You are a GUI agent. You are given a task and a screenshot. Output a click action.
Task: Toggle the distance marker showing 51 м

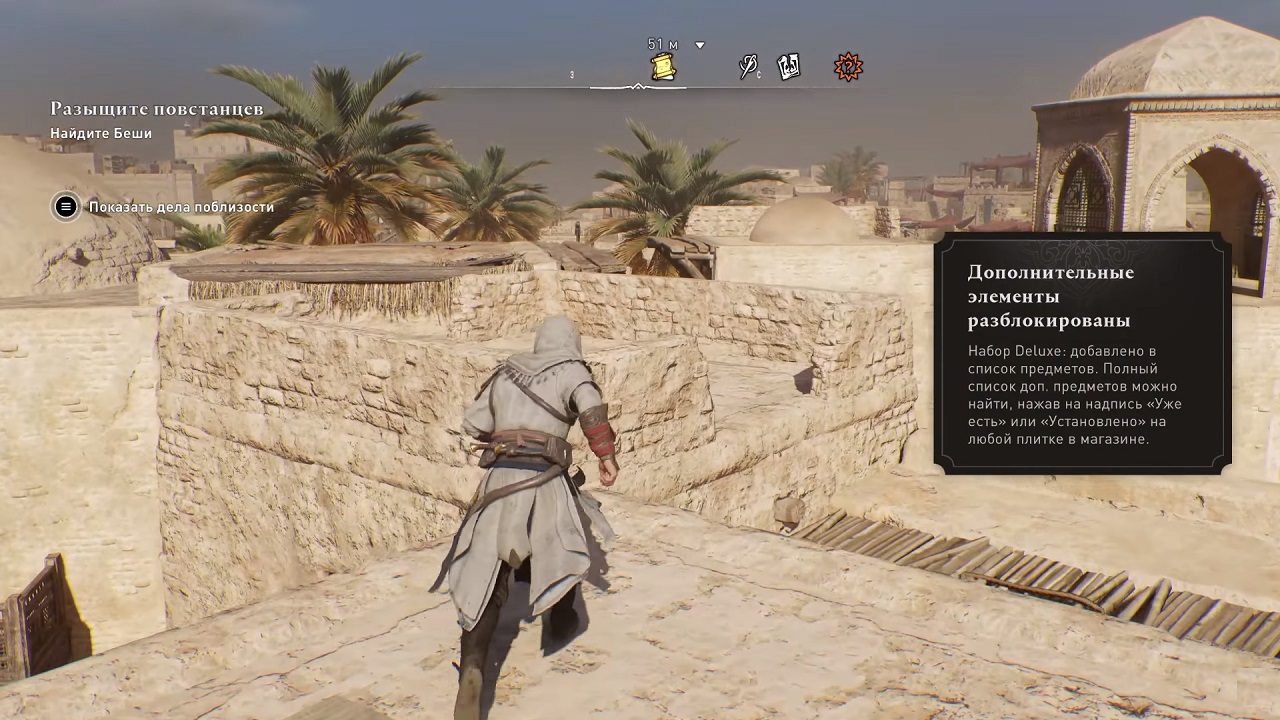pos(662,44)
